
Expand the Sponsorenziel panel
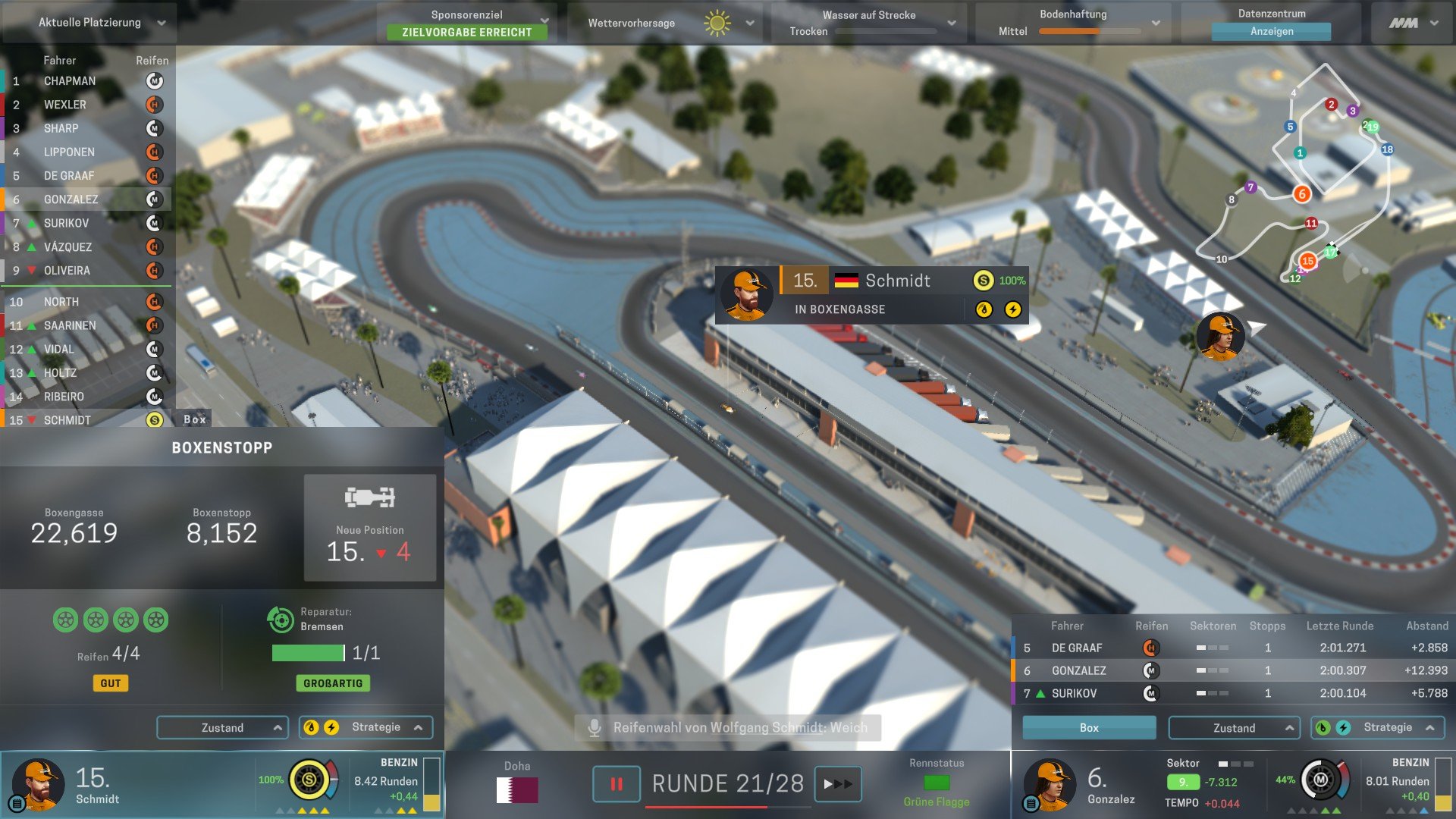(467, 23)
